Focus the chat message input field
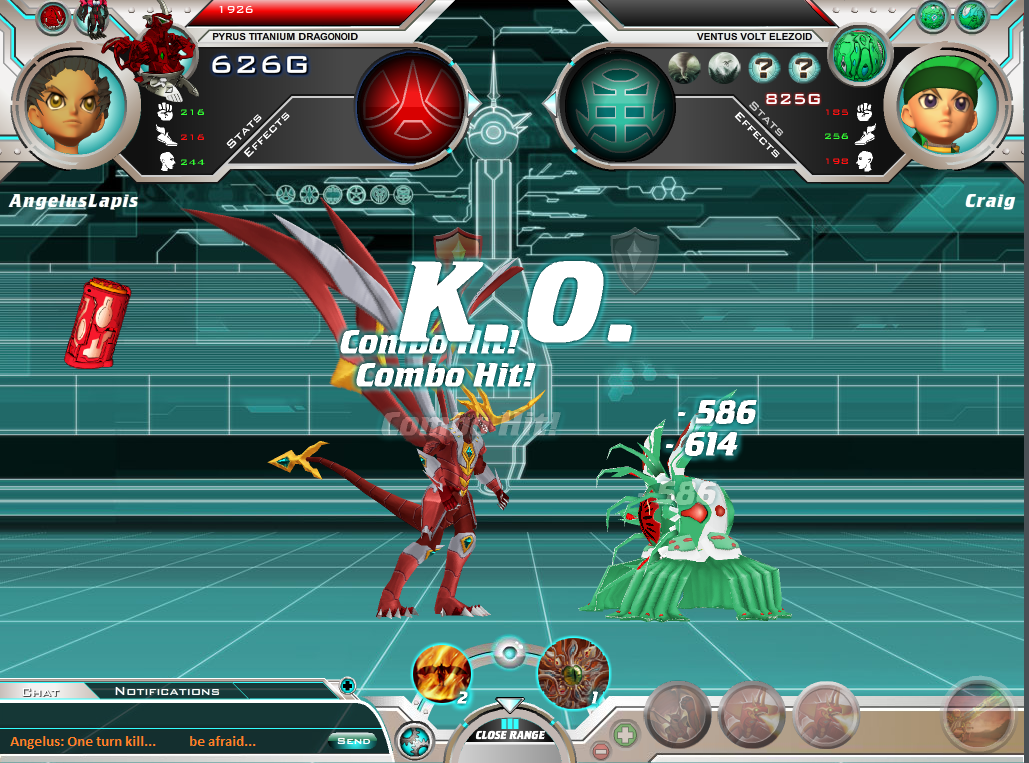Viewport: 1029px width, 763px height. pyautogui.click(x=165, y=741)
